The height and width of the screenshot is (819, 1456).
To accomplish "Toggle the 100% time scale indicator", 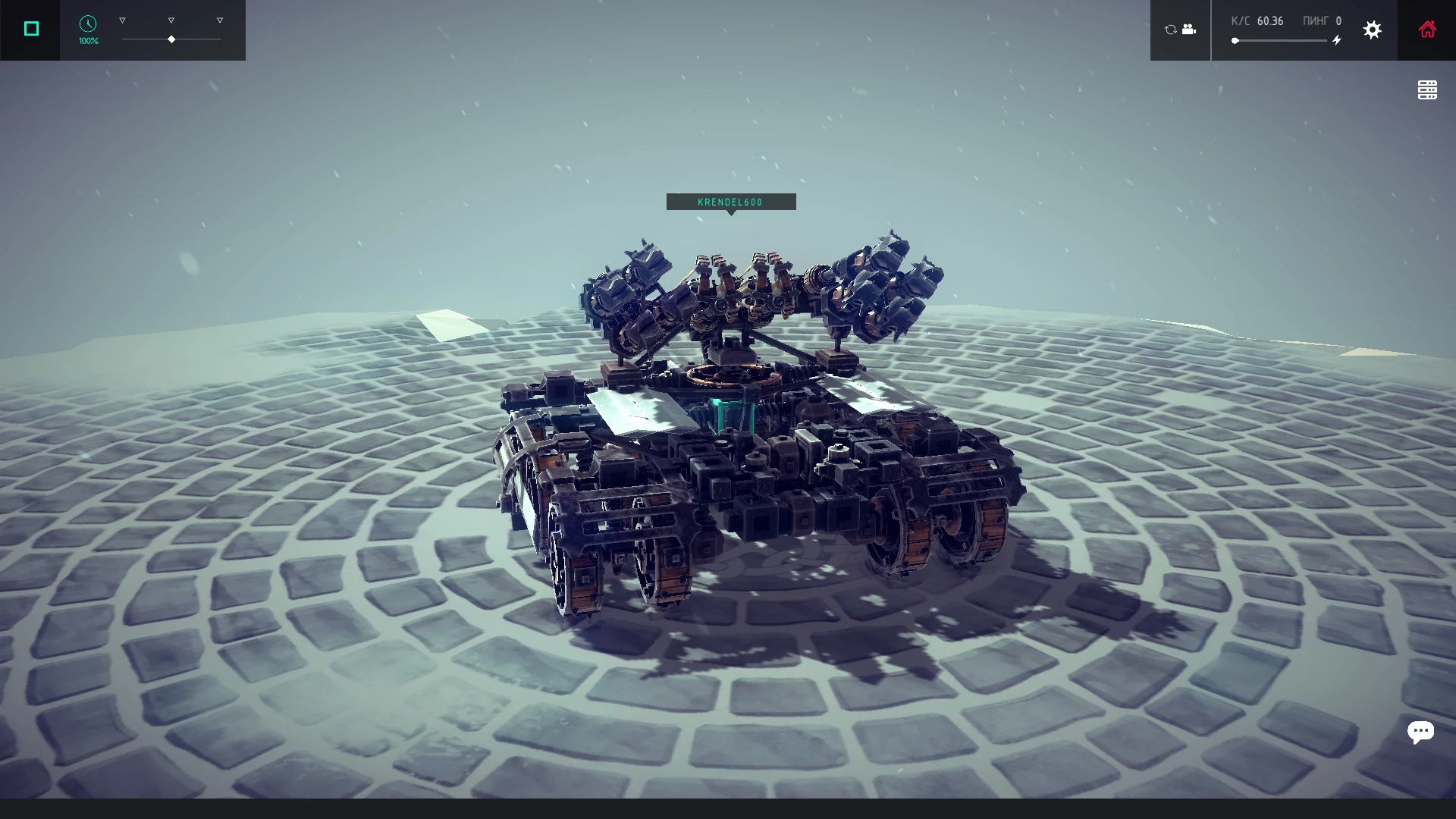I will (86, 40).
